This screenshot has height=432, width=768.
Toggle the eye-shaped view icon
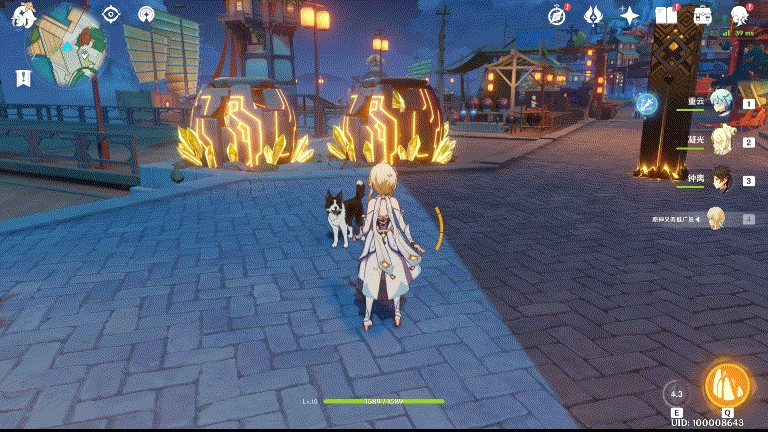click(x=111, y=14)
